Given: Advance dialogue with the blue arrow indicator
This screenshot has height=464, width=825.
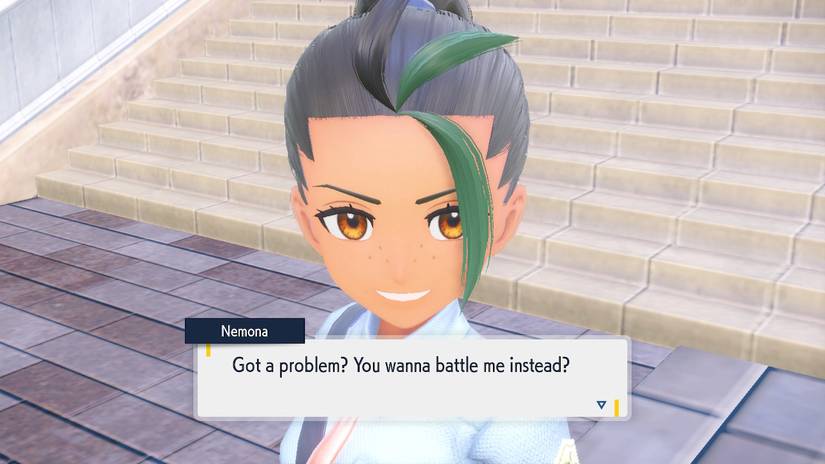Looking at the screenshot, I should coord(601,404).
